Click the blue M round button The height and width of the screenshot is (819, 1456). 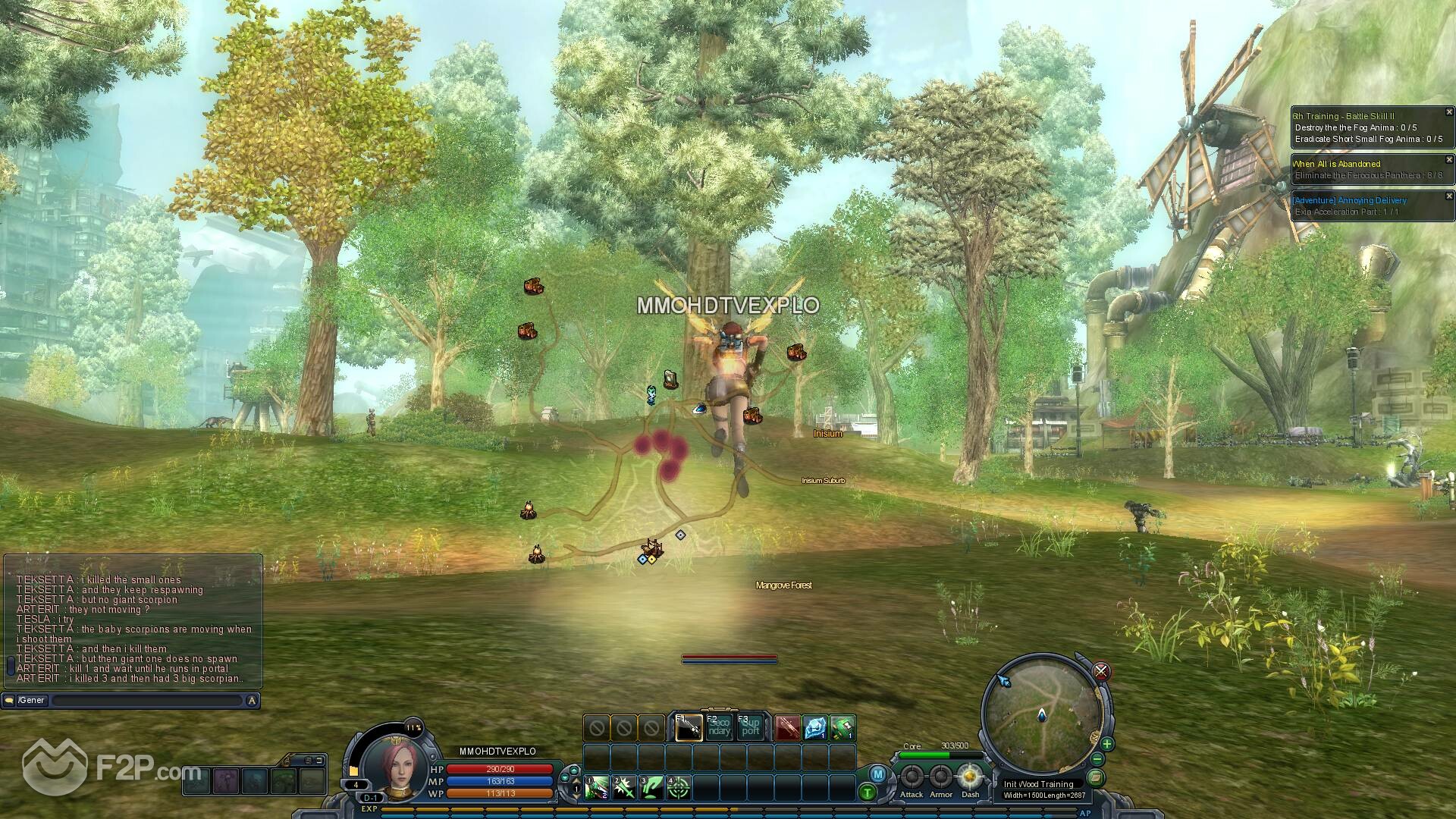coord(877,774)
